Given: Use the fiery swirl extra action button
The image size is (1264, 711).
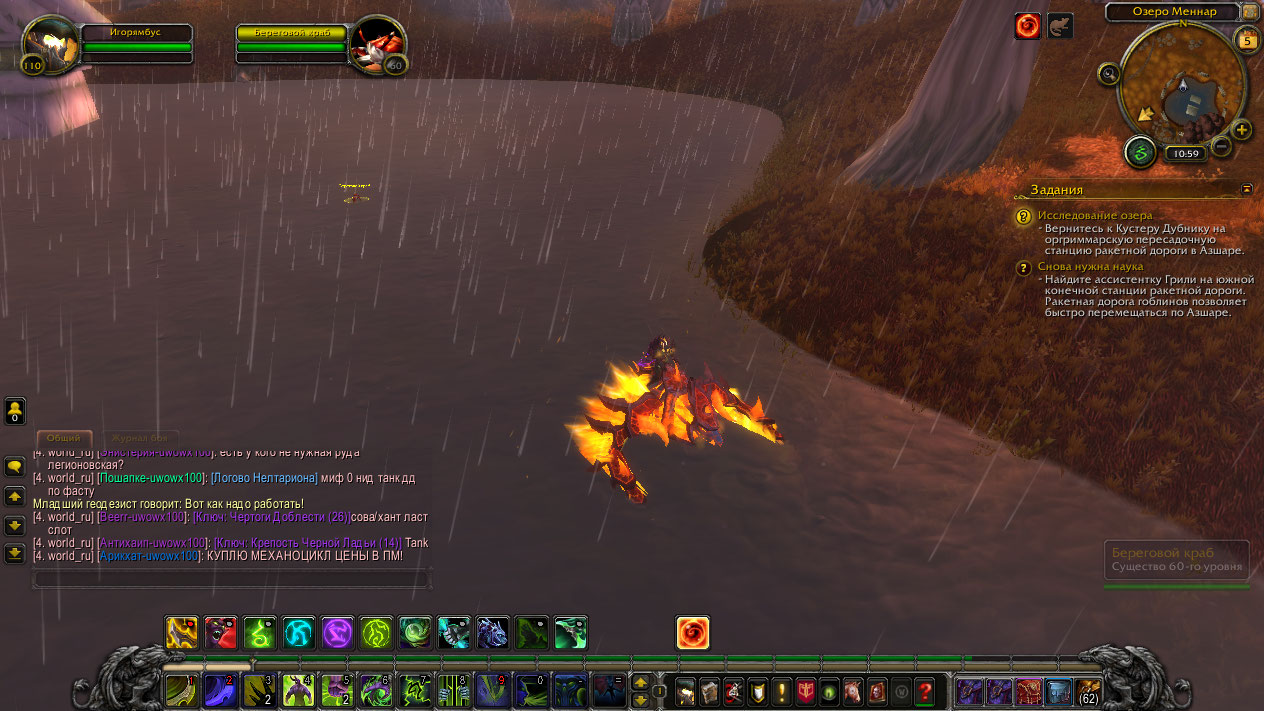Looking at the screenshot, I should point(692,632).
